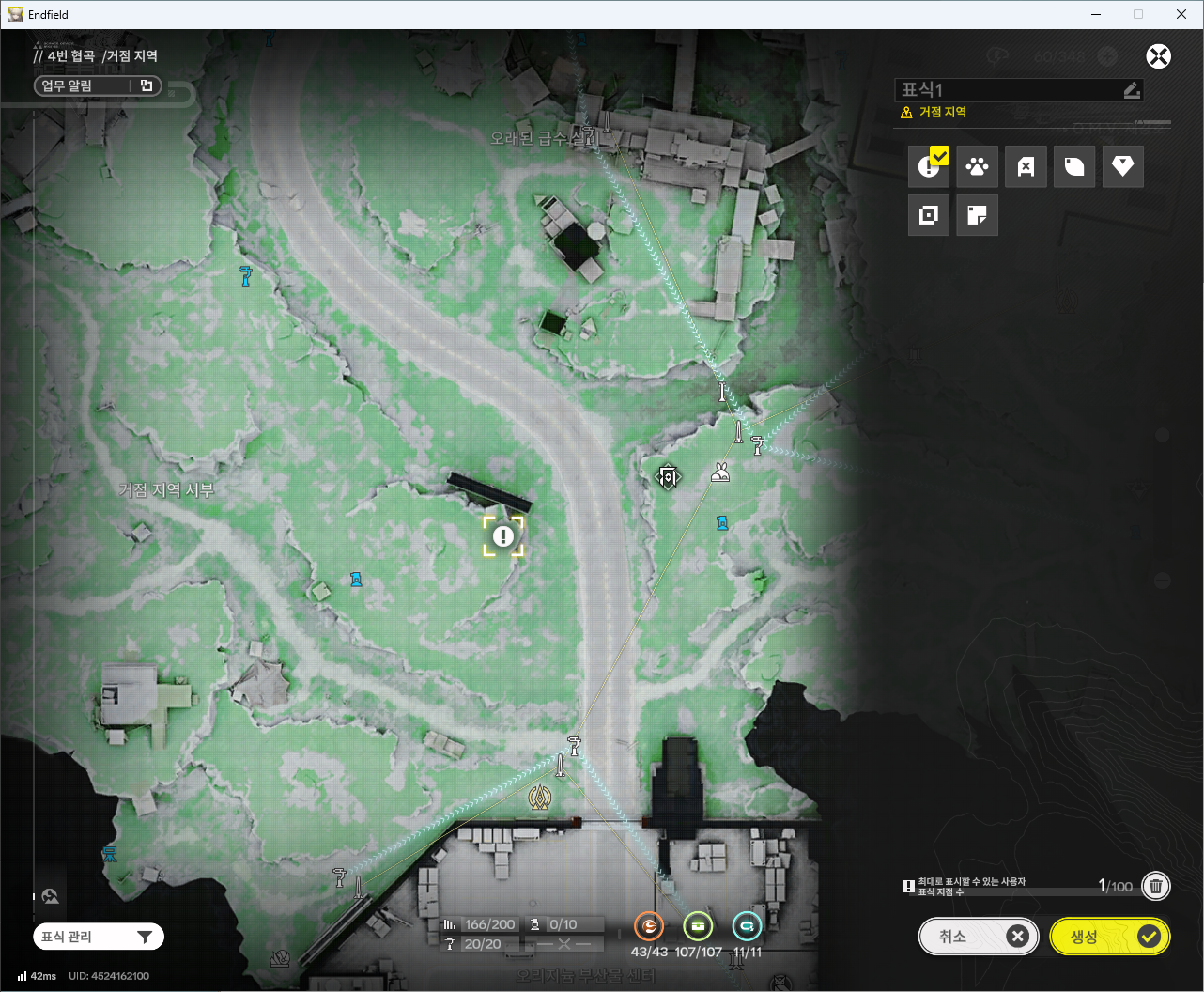Choose the paw print marker icon

click(977, 167)
